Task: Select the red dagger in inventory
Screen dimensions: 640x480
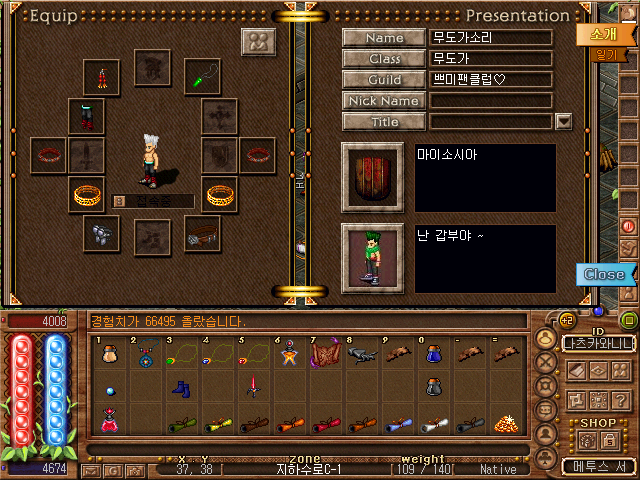Action: [x=255, y=387]
